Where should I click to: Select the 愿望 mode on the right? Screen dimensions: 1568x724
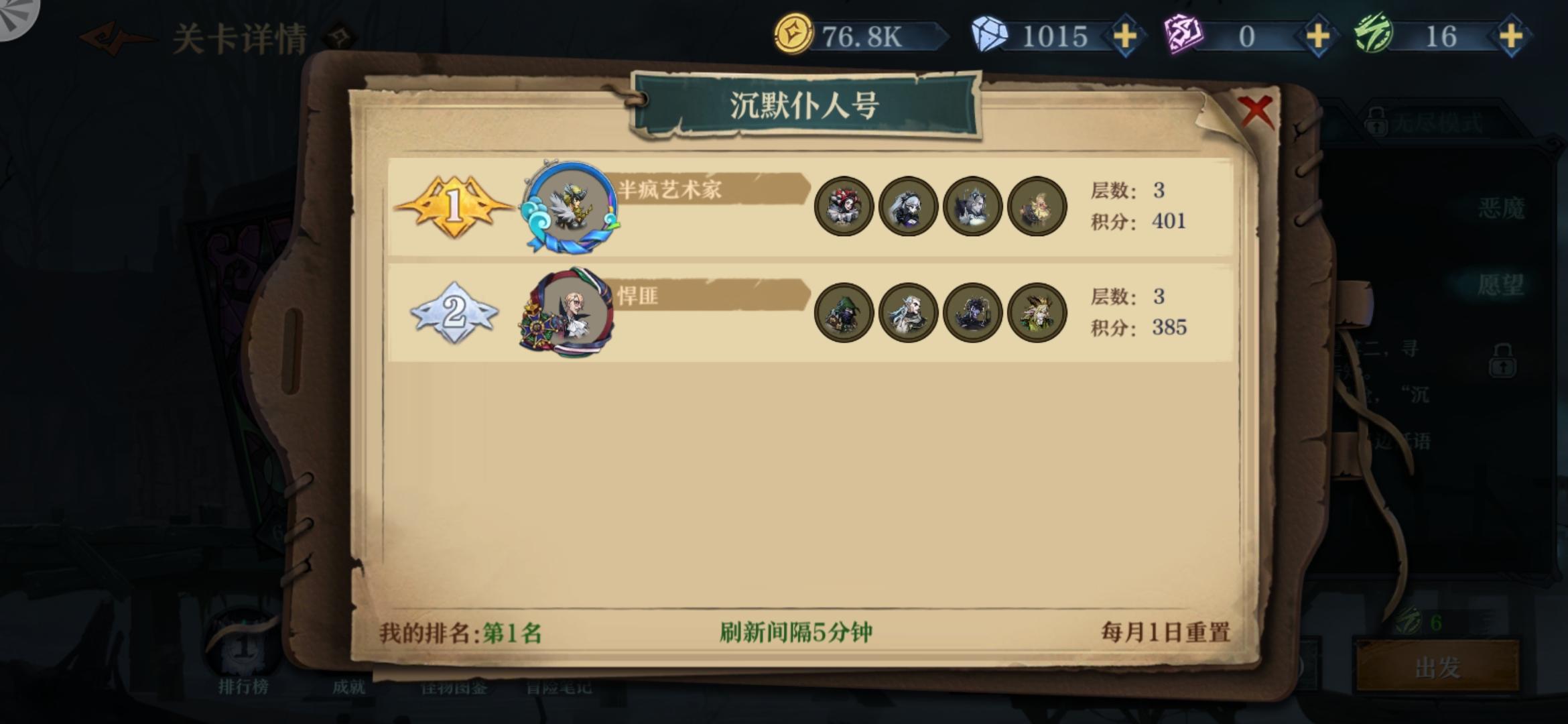[1501, 284]
